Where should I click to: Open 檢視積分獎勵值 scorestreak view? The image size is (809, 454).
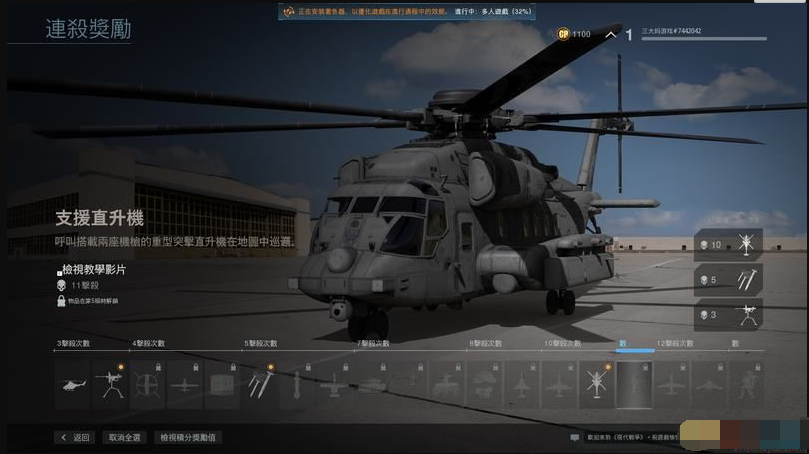188,437
